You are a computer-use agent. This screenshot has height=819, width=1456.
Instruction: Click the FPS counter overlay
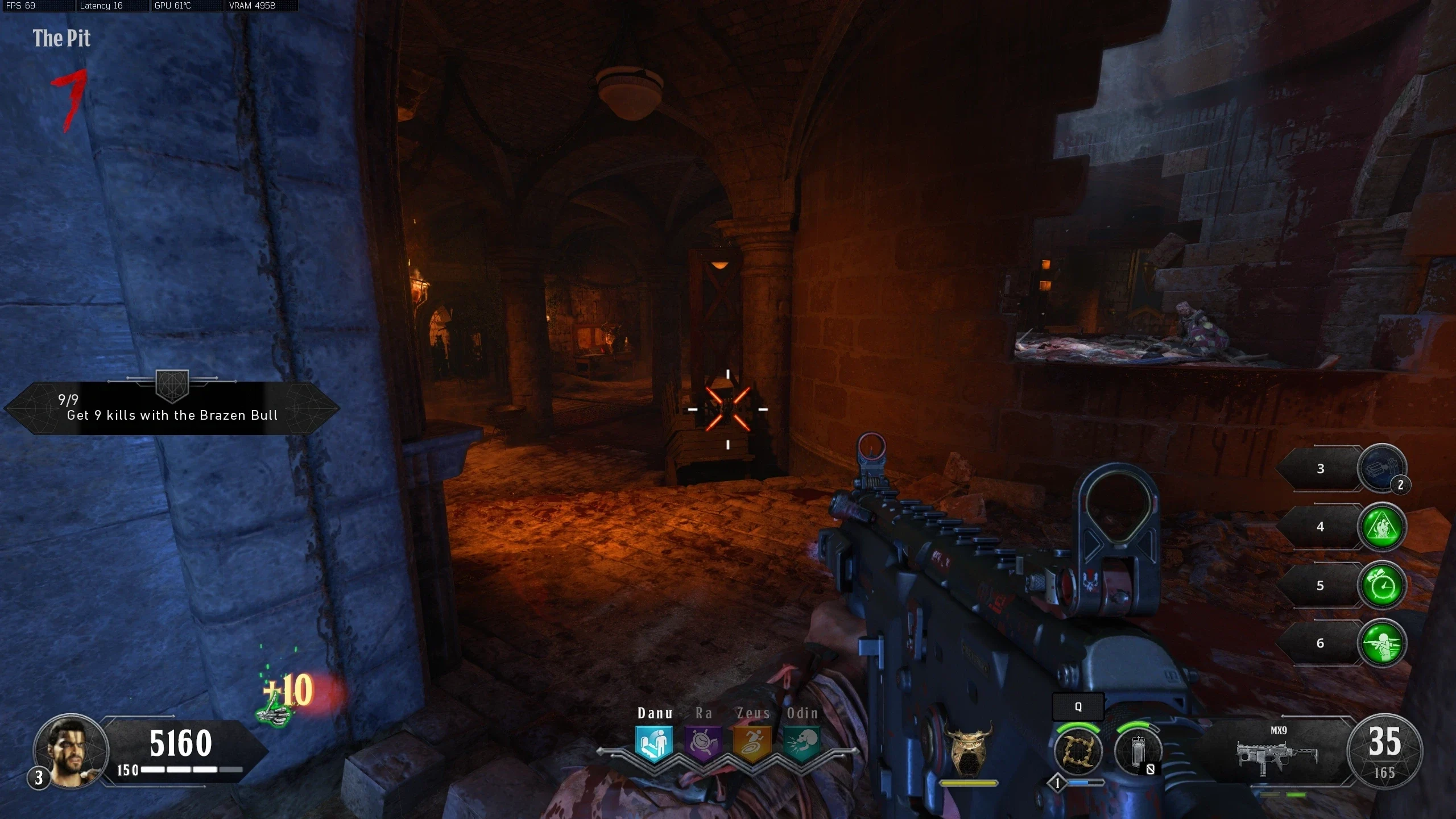21,6
